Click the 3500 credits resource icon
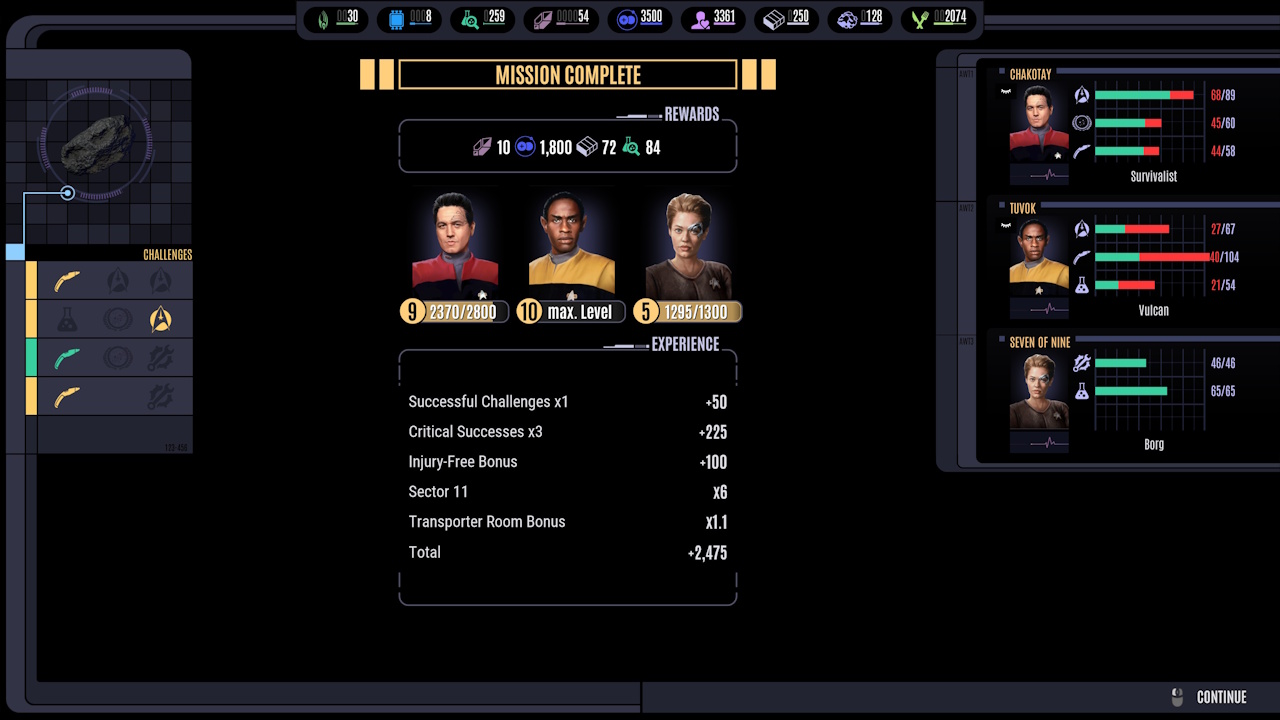The image size is (1280, 720). [x=627, y=18]
